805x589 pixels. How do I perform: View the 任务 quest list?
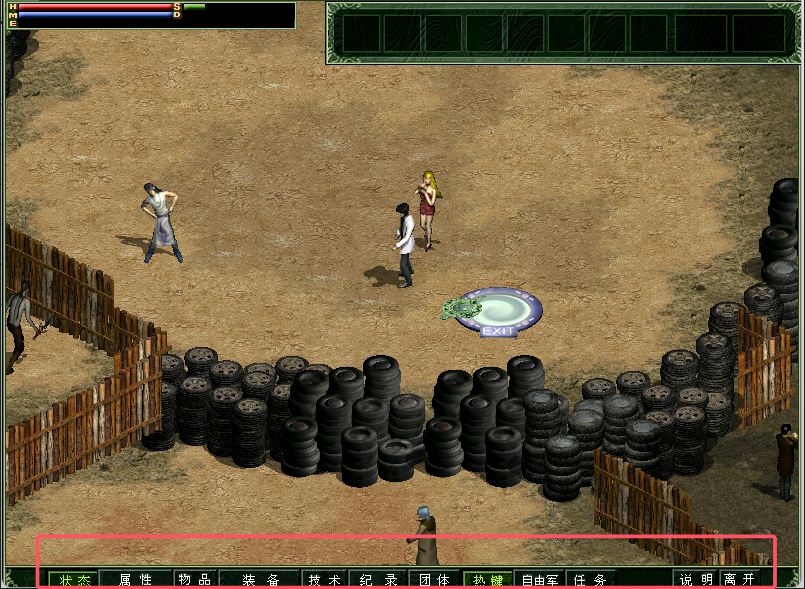pyautogui.click(x=592, y=579)
